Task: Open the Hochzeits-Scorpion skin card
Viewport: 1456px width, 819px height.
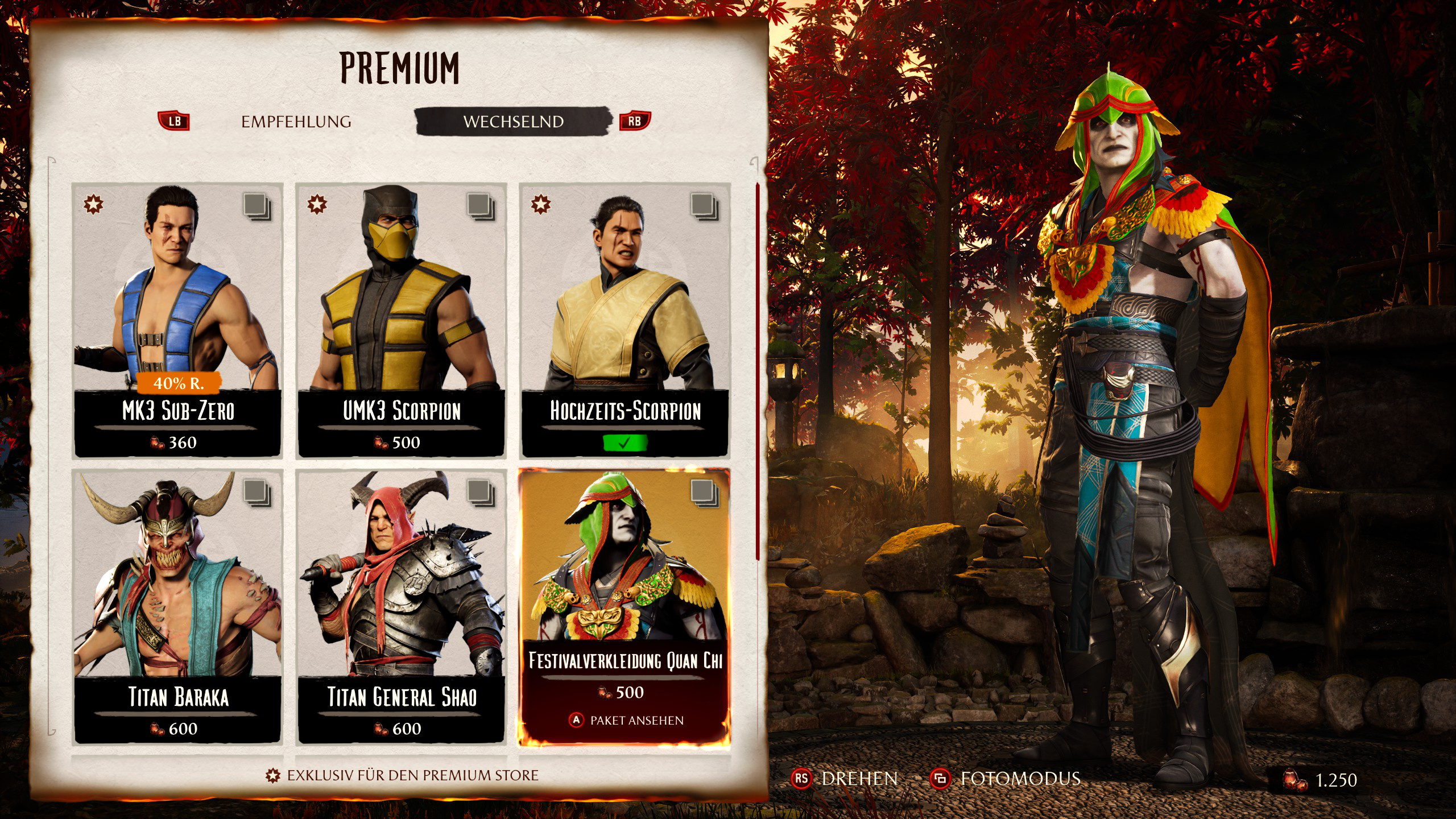Action: point(625,320)
